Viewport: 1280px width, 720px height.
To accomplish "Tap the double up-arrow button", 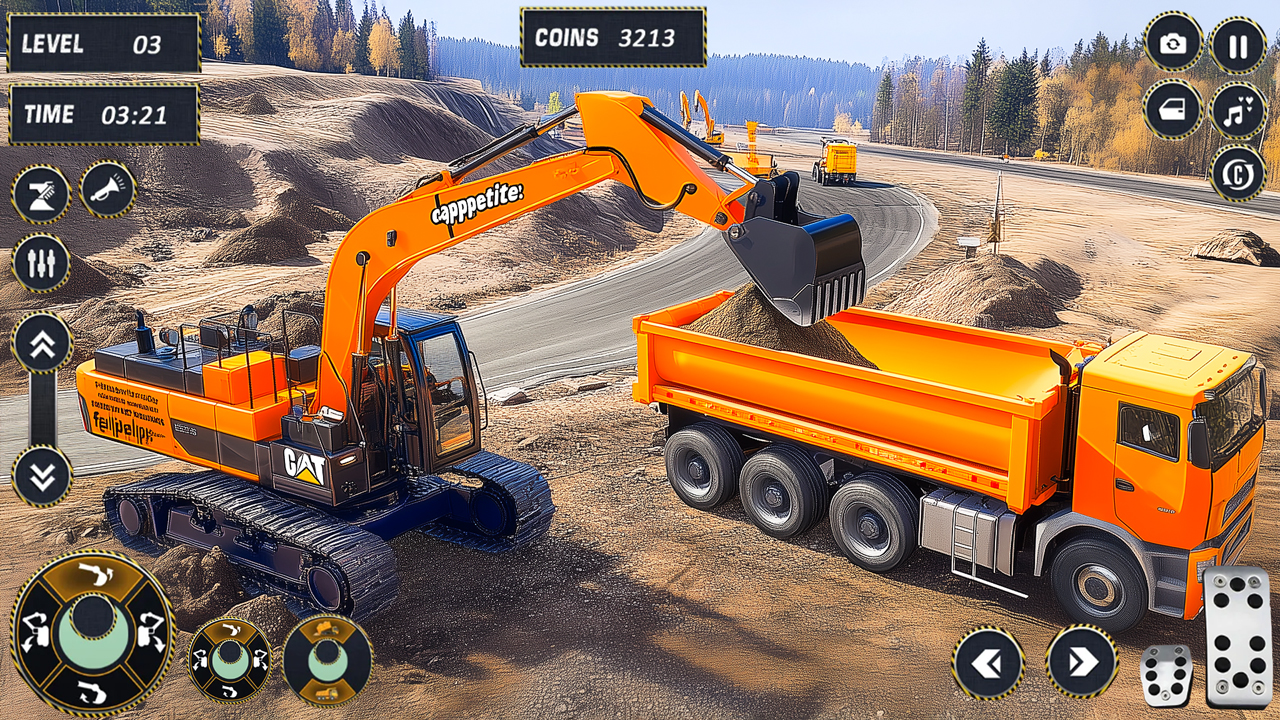I will pyautogui.click(x=42, y=342).
